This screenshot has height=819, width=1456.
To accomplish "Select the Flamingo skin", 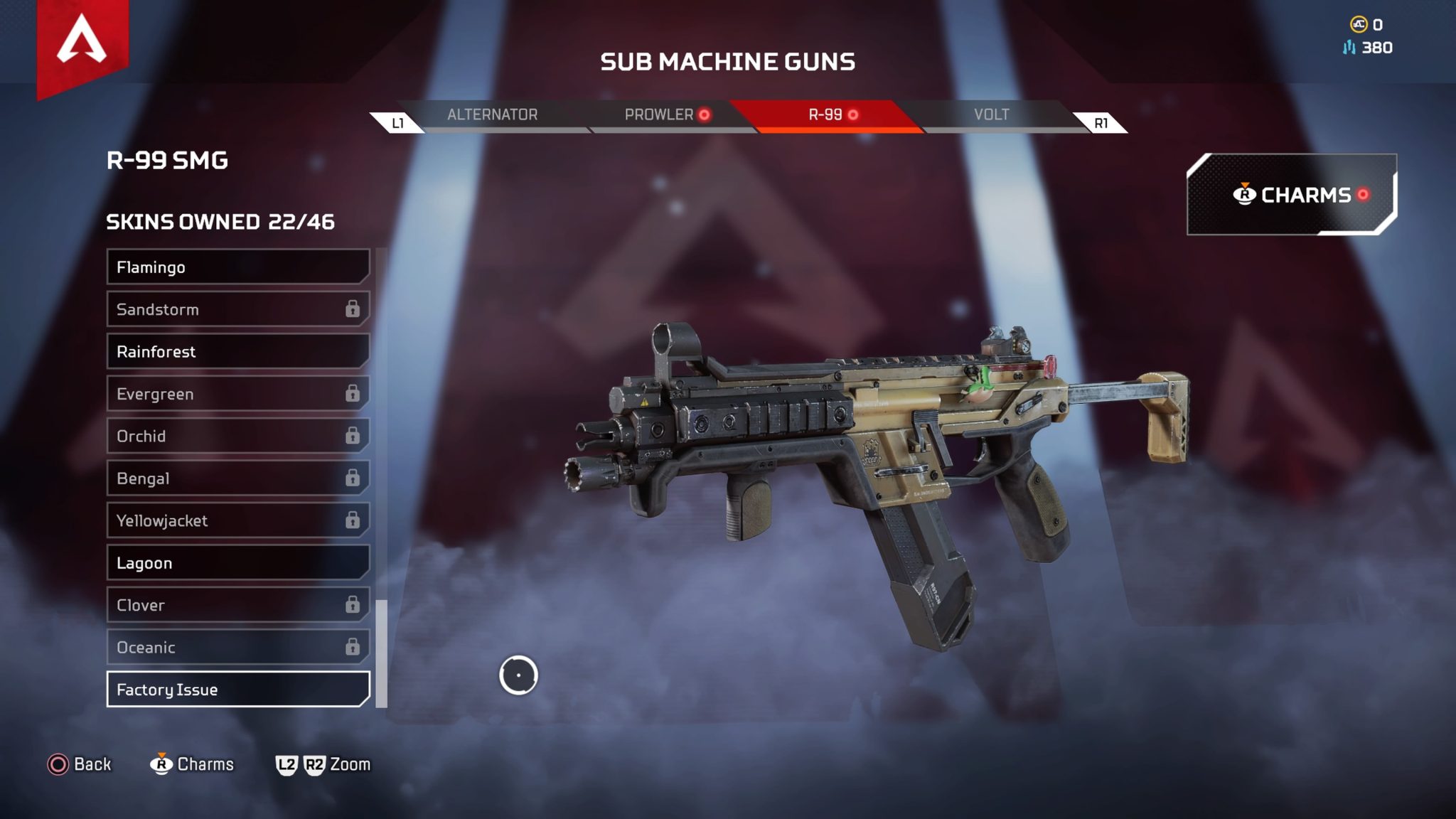I will (x=237, y=267).
